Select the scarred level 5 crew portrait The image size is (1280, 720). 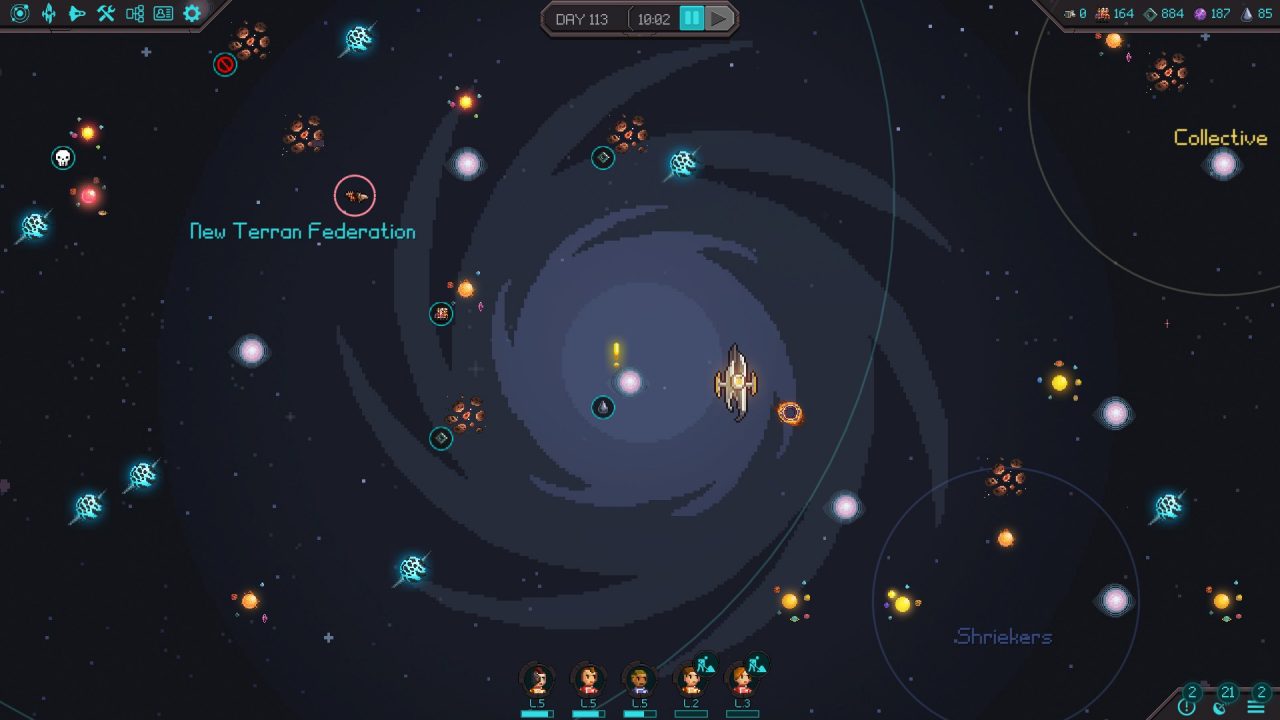click(537, 681)
